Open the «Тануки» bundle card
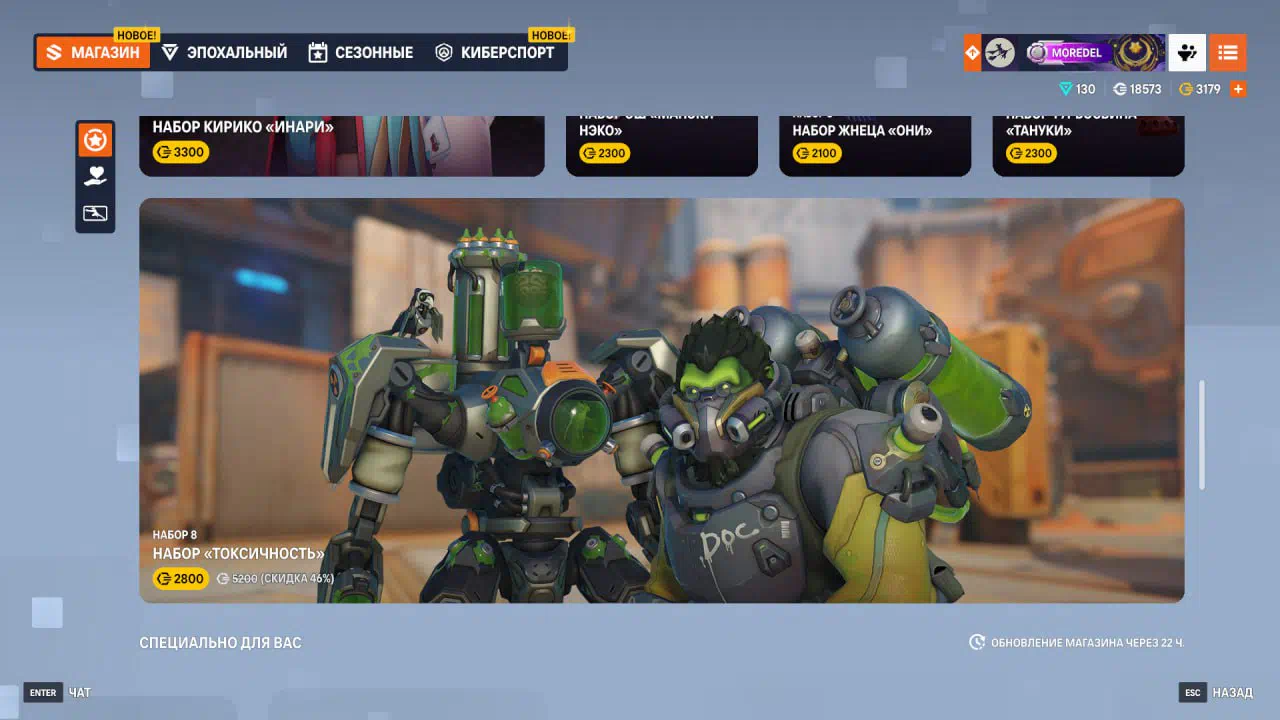 coord(1087,145)
